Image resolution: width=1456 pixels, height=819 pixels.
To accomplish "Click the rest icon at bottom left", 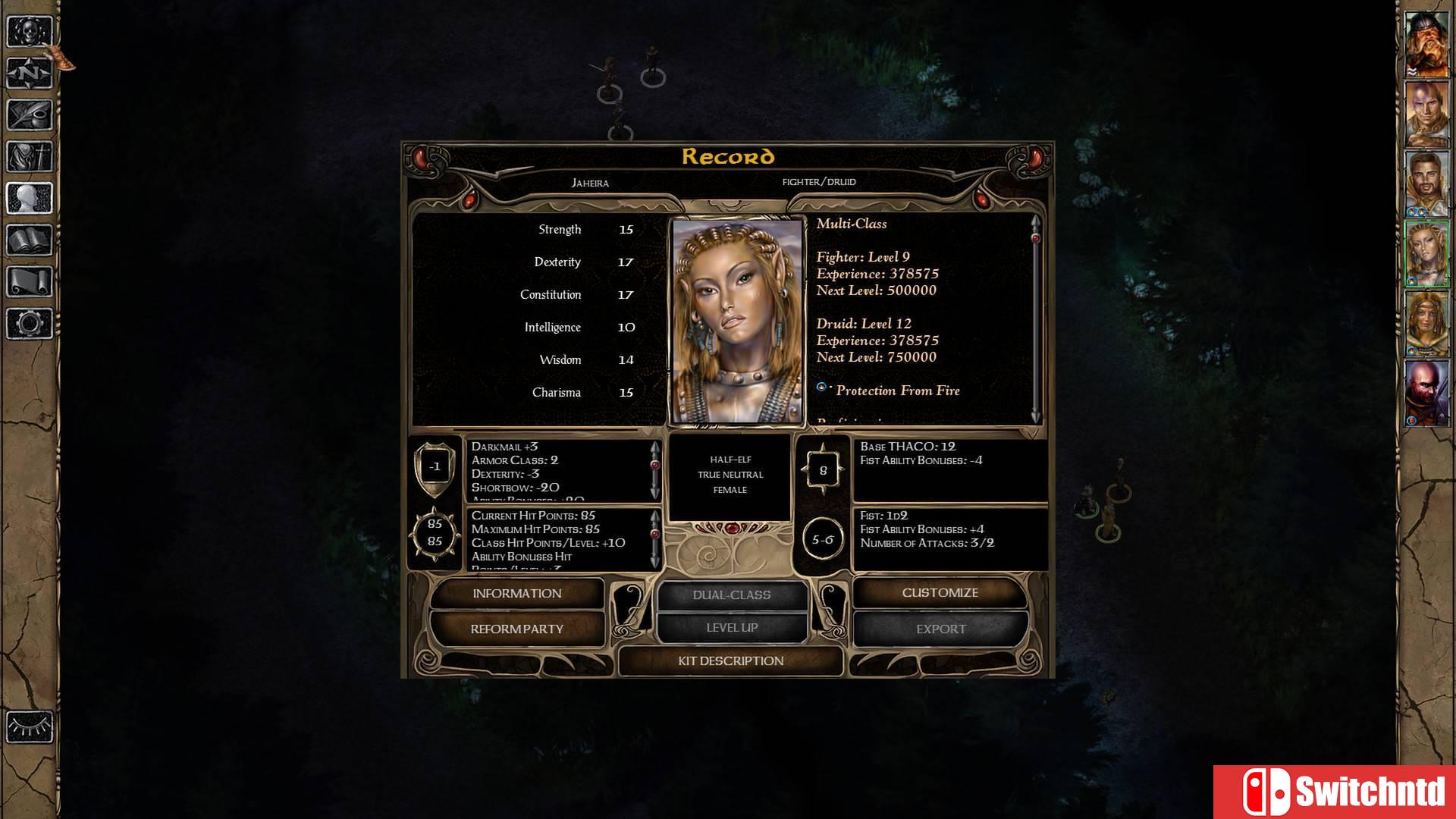I will (x=28, y=726).
